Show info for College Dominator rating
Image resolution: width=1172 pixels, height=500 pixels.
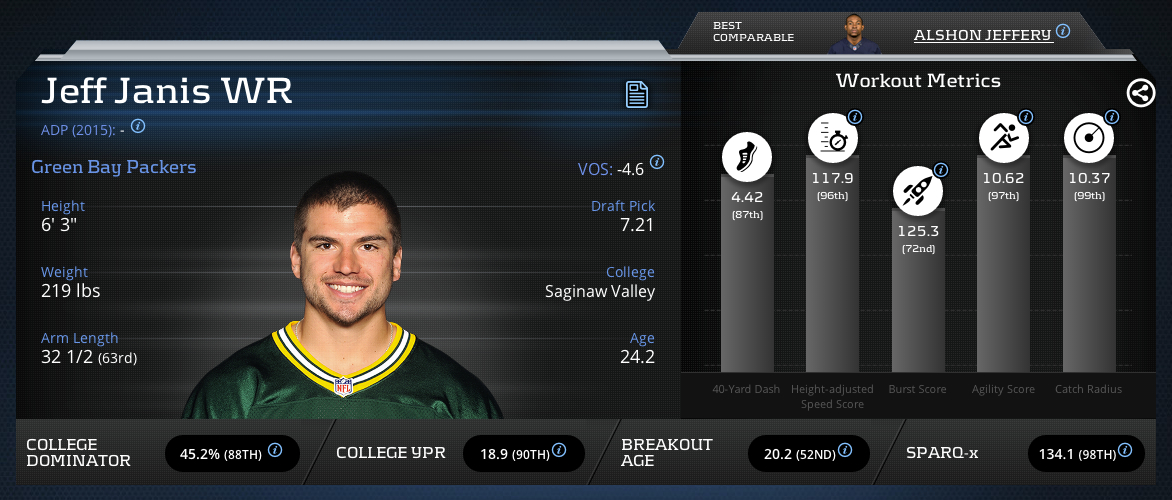pos(275,451)
